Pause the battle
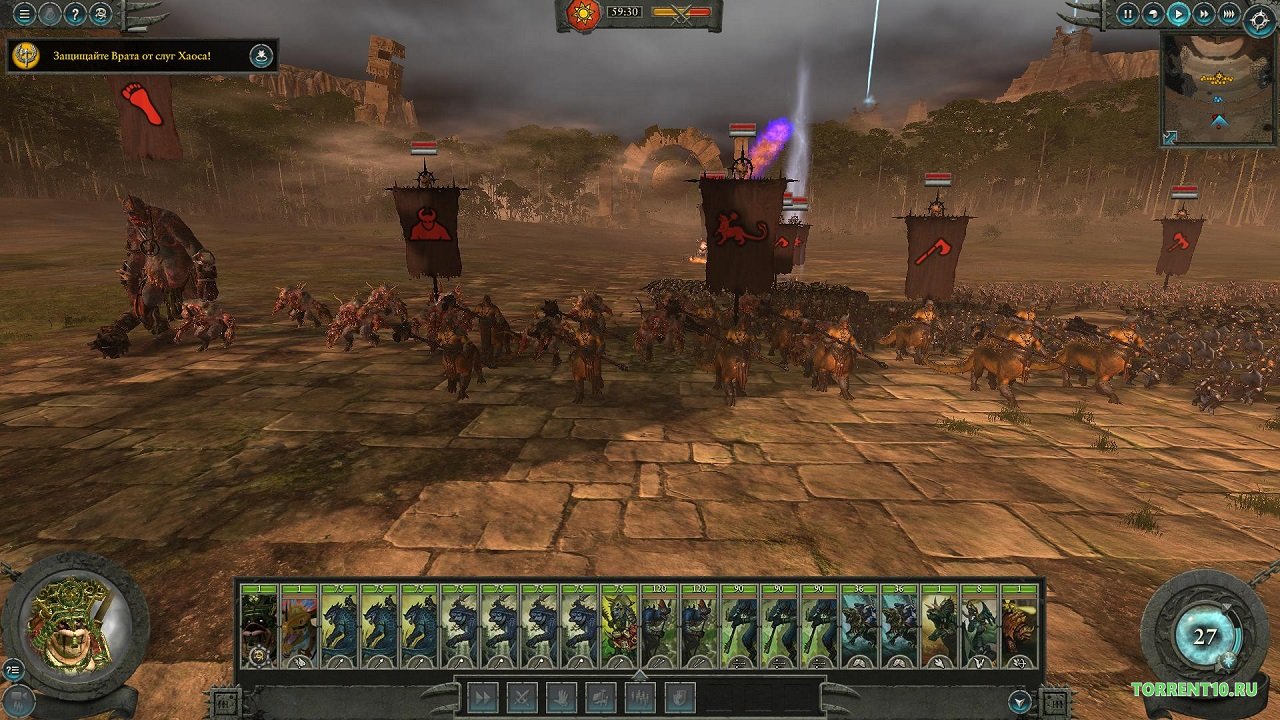Viewport: 1280px width, 720px height. pyautogui.click(x=1127, y=14)
